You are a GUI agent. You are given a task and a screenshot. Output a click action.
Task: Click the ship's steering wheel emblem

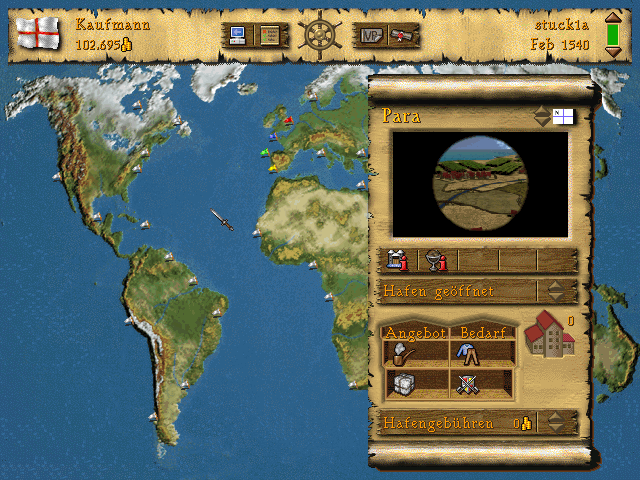[321, 33]
